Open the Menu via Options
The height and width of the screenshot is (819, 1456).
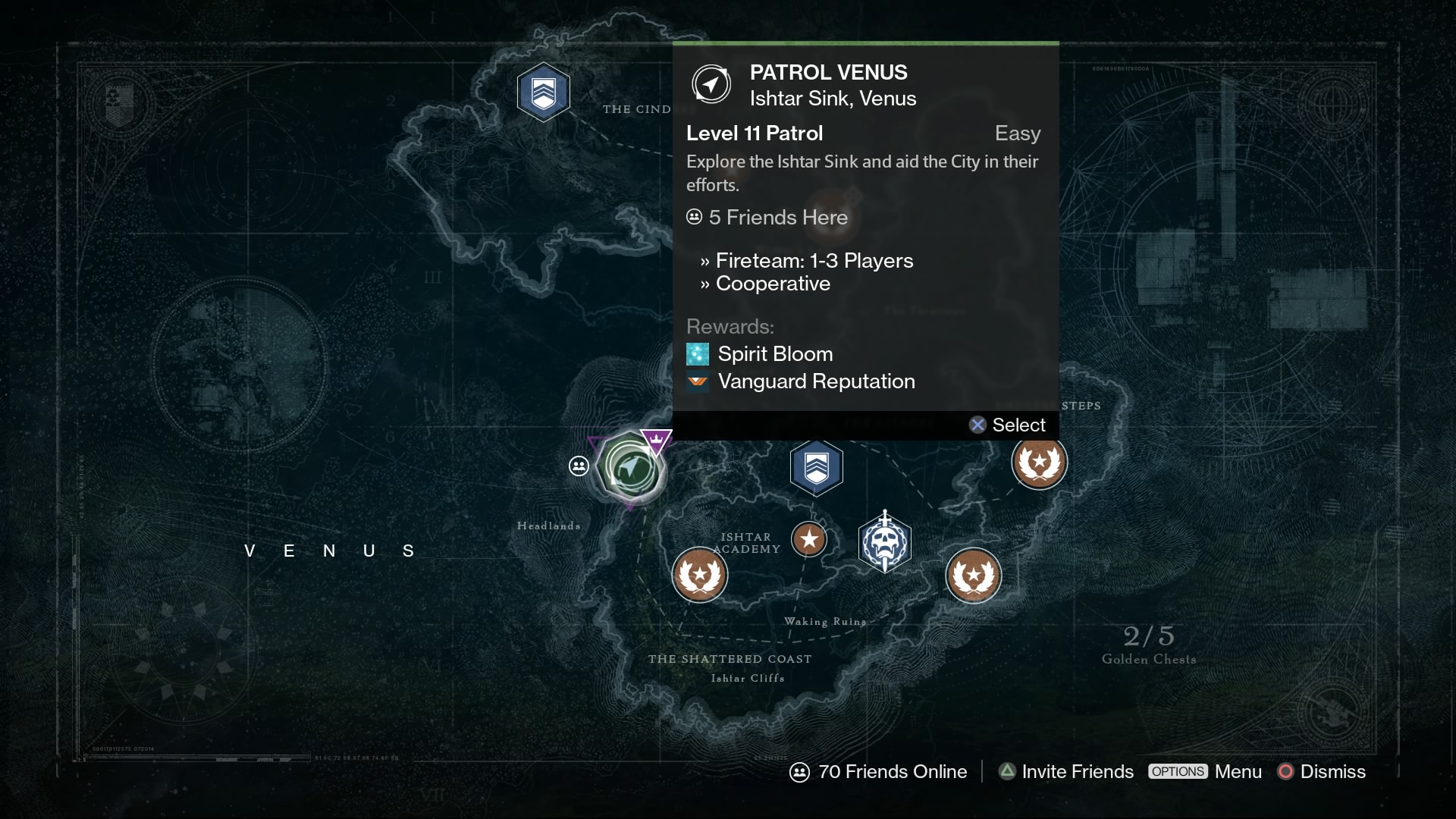coord(1206,772)
